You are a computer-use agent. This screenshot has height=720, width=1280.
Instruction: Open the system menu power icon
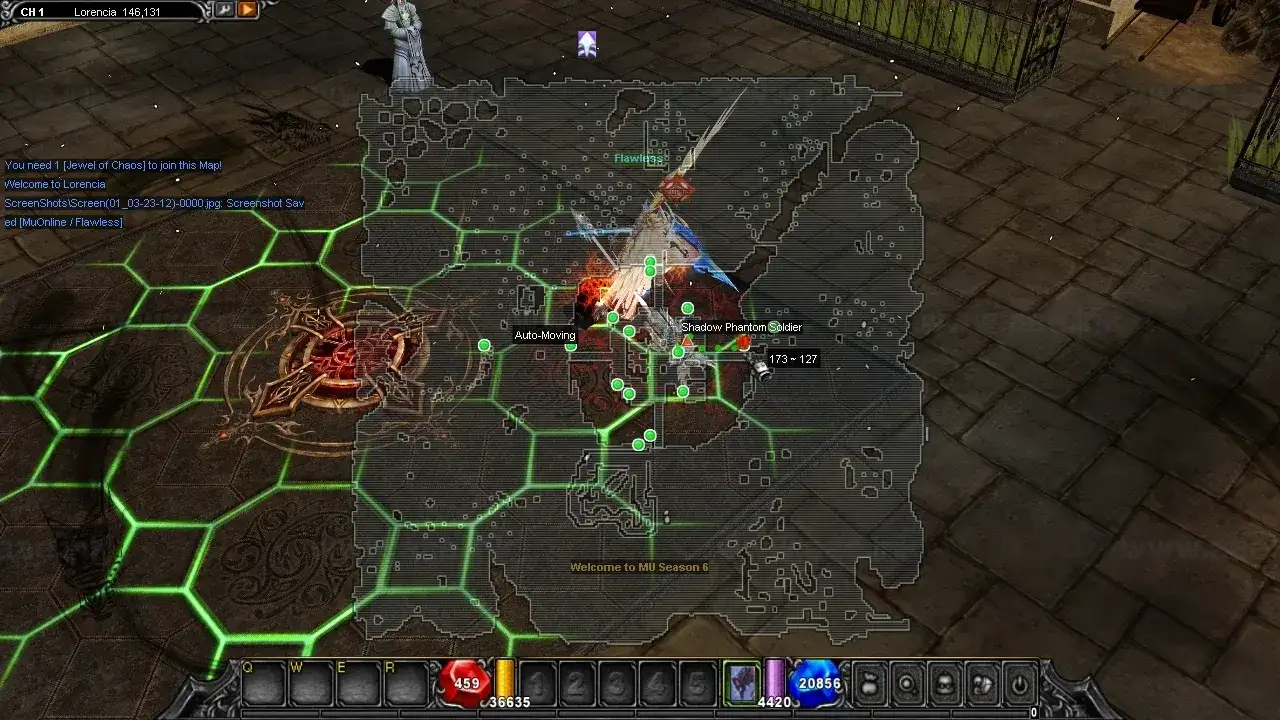click(1019, 684)
